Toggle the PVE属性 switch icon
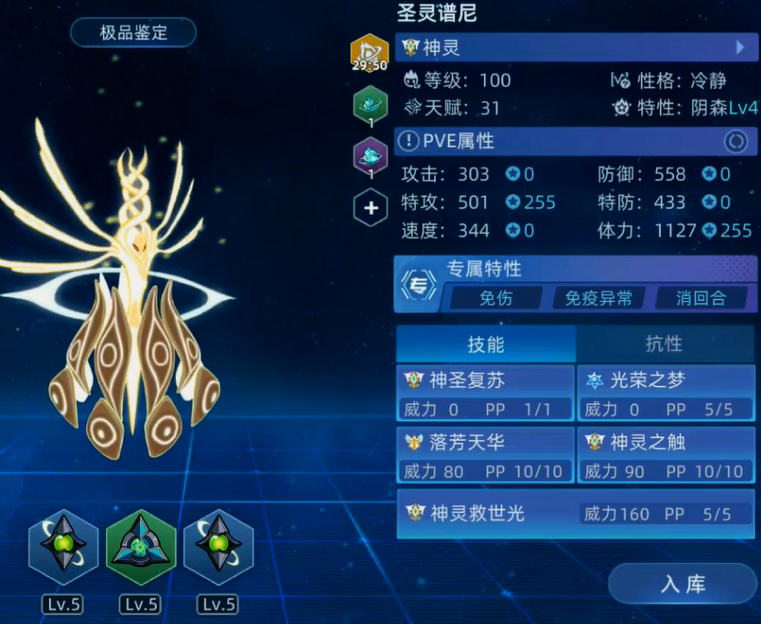Screen dimensions: 761x624 736,142
